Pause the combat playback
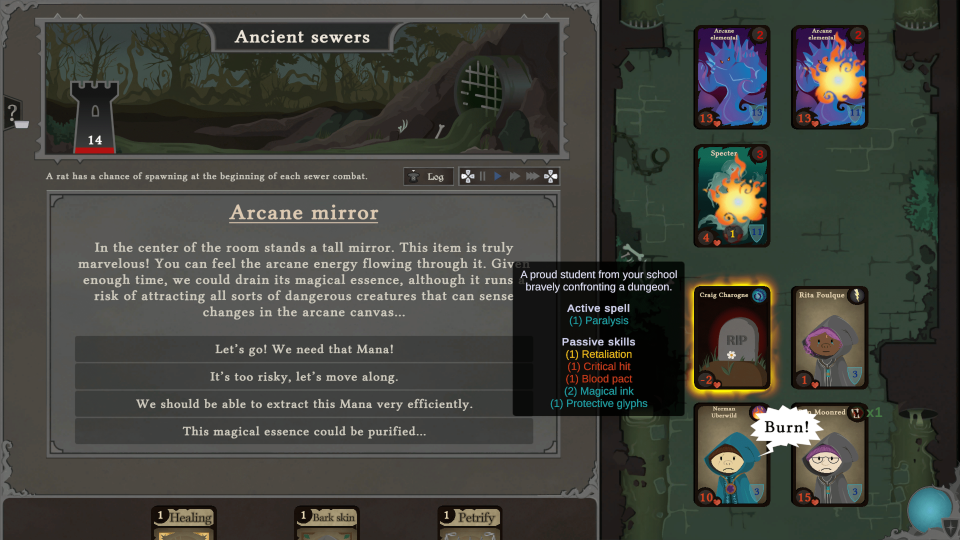 point(483,177)
